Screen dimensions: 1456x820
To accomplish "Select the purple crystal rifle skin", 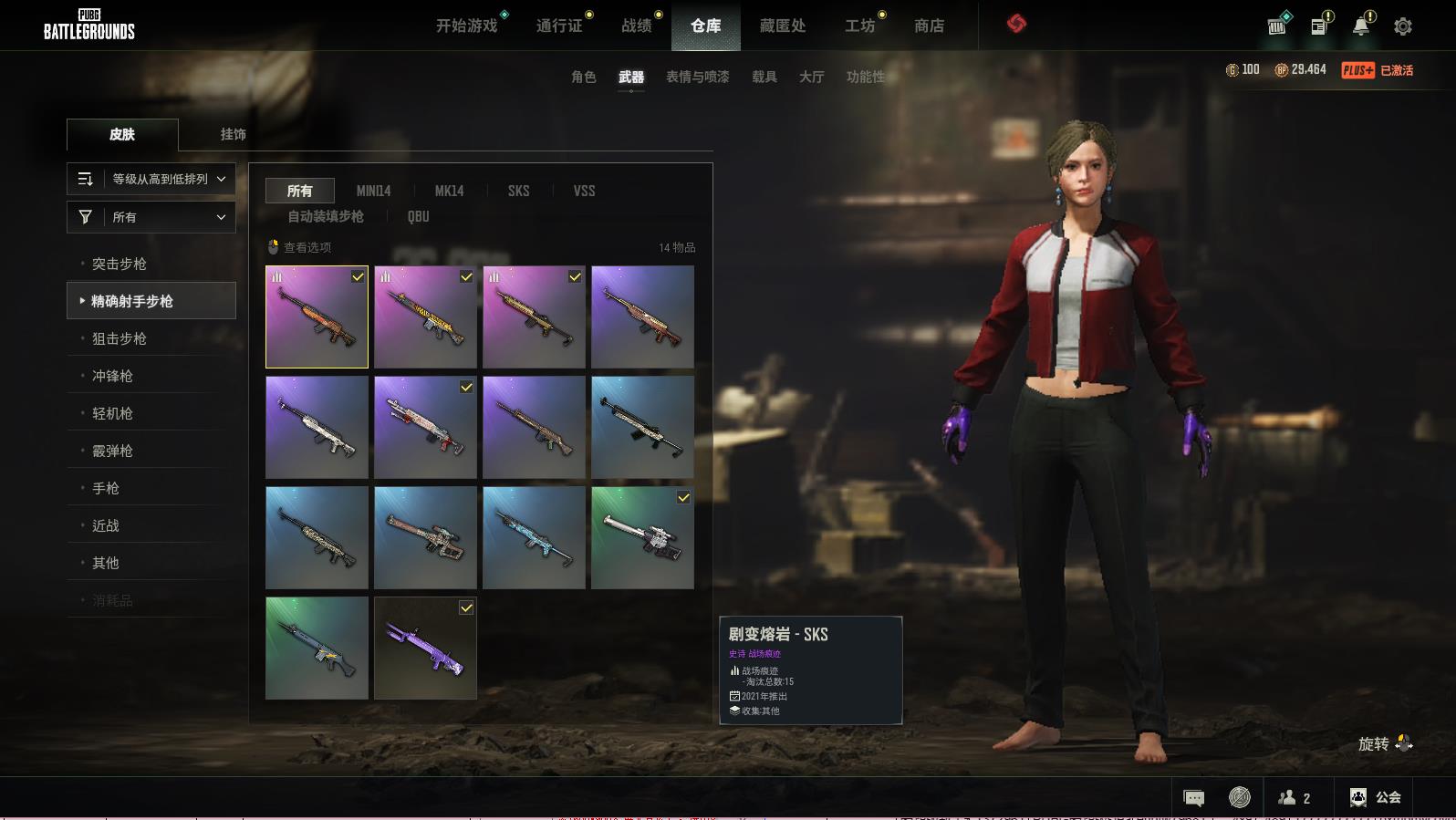I will pos(425,648).
